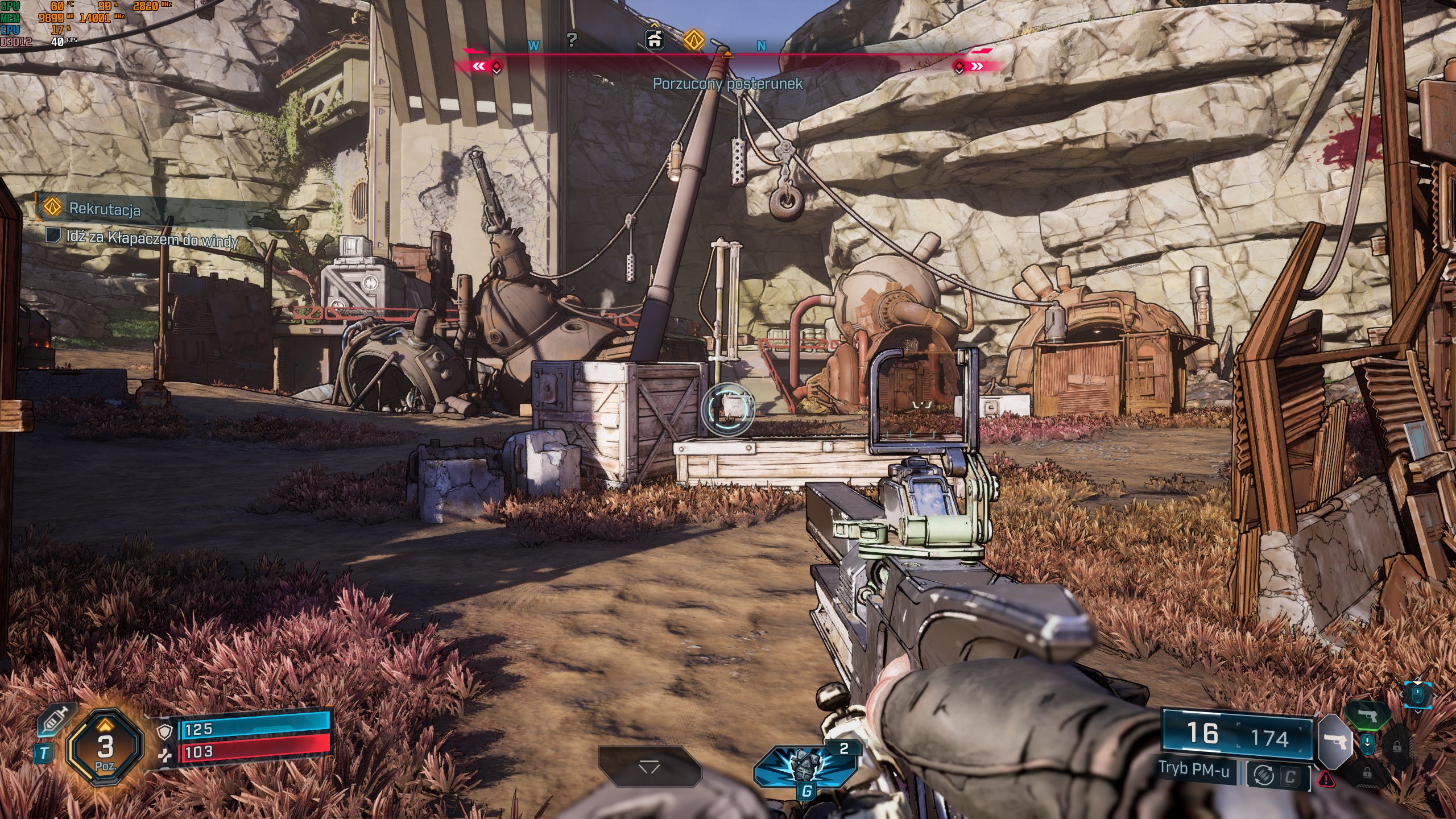This screenshot has width=1456, height=819.
Task: Select the equipped grey pistol slot
Action: (1334, 741)
